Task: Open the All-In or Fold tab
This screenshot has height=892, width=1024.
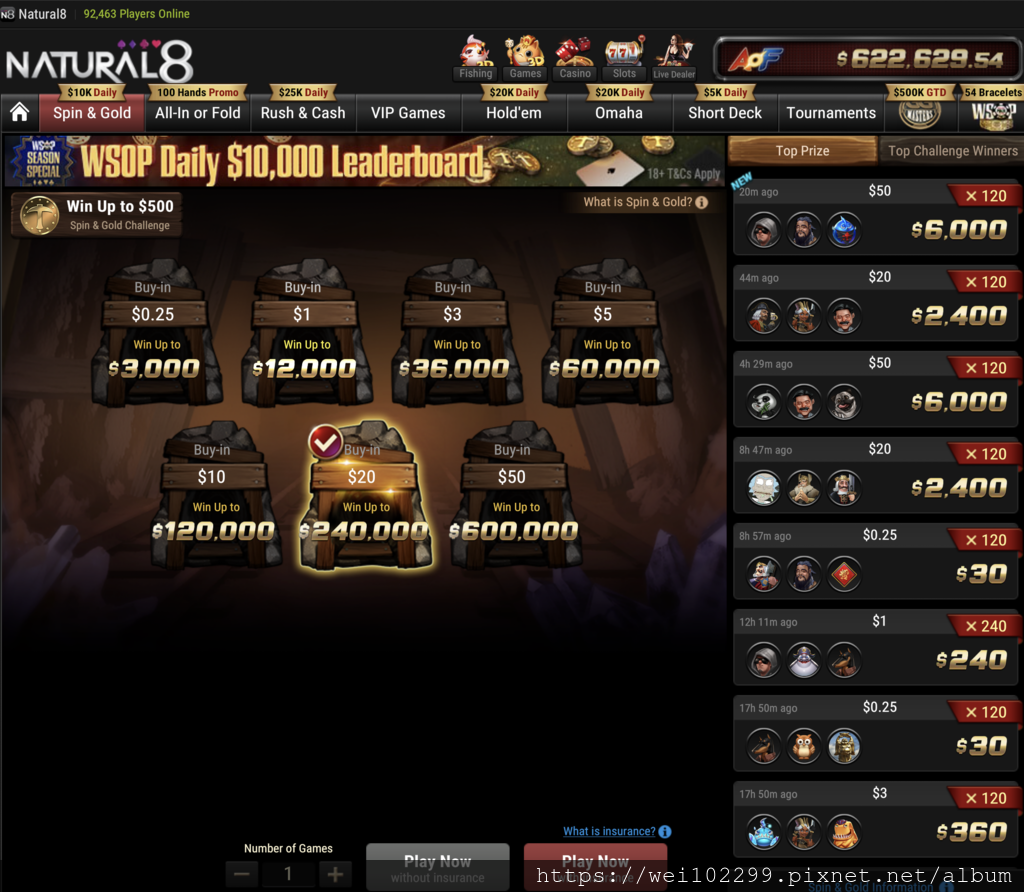Action: [x=197, y=113]
